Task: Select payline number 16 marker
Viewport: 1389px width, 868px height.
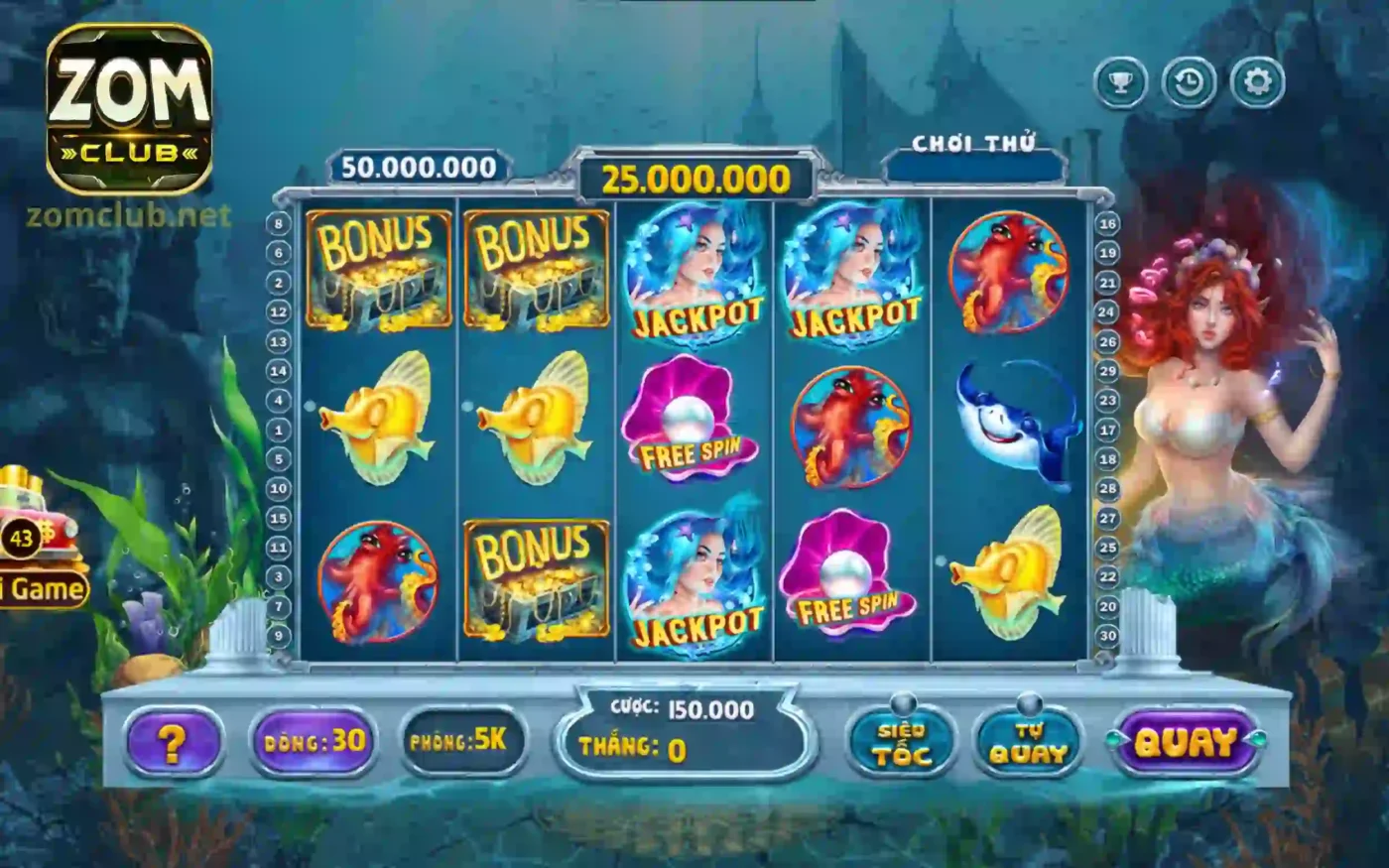Action: coord(1107,224)
